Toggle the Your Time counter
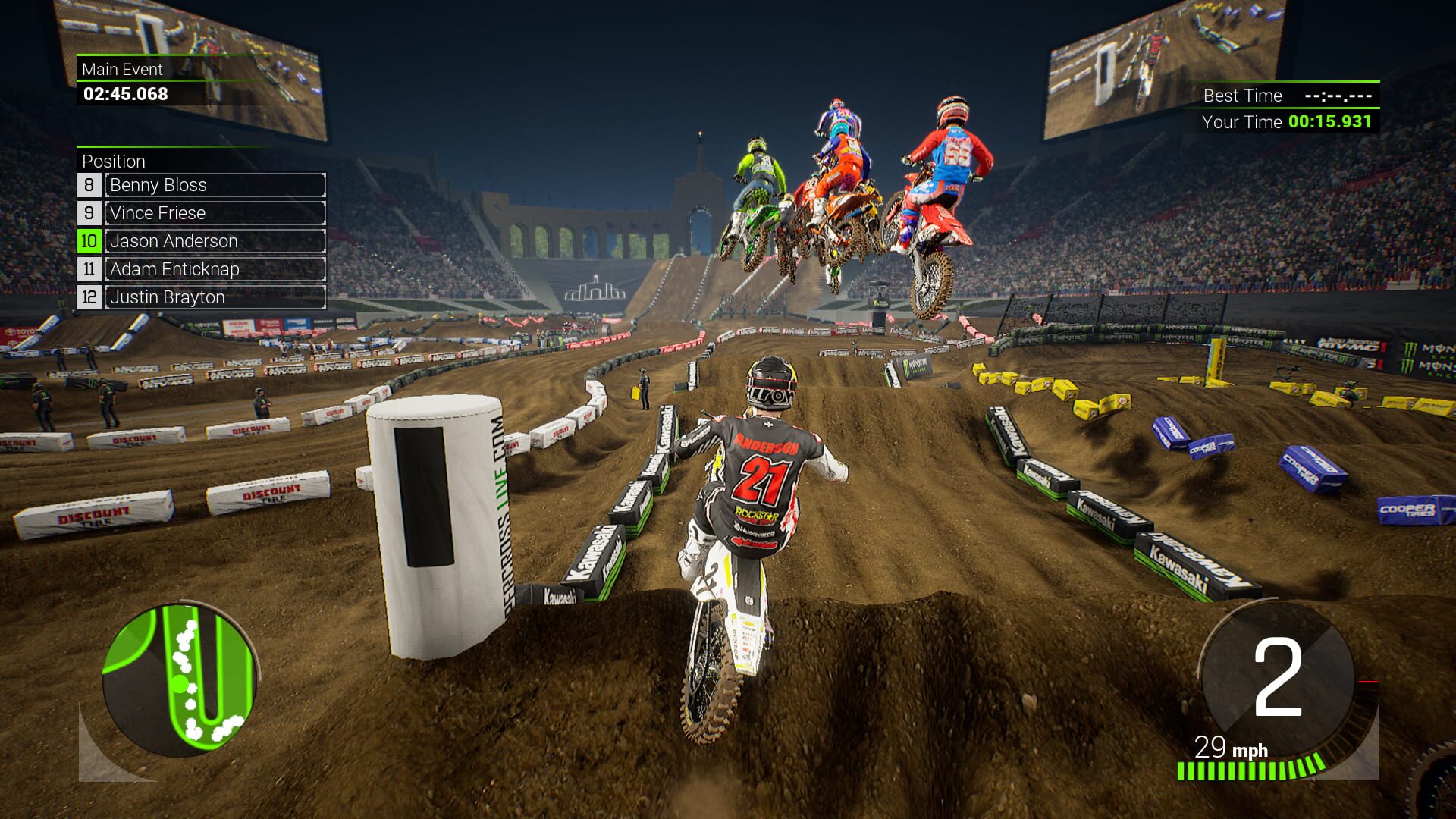This screenshot has height=819, width=1456. (x=1289, y=121)
